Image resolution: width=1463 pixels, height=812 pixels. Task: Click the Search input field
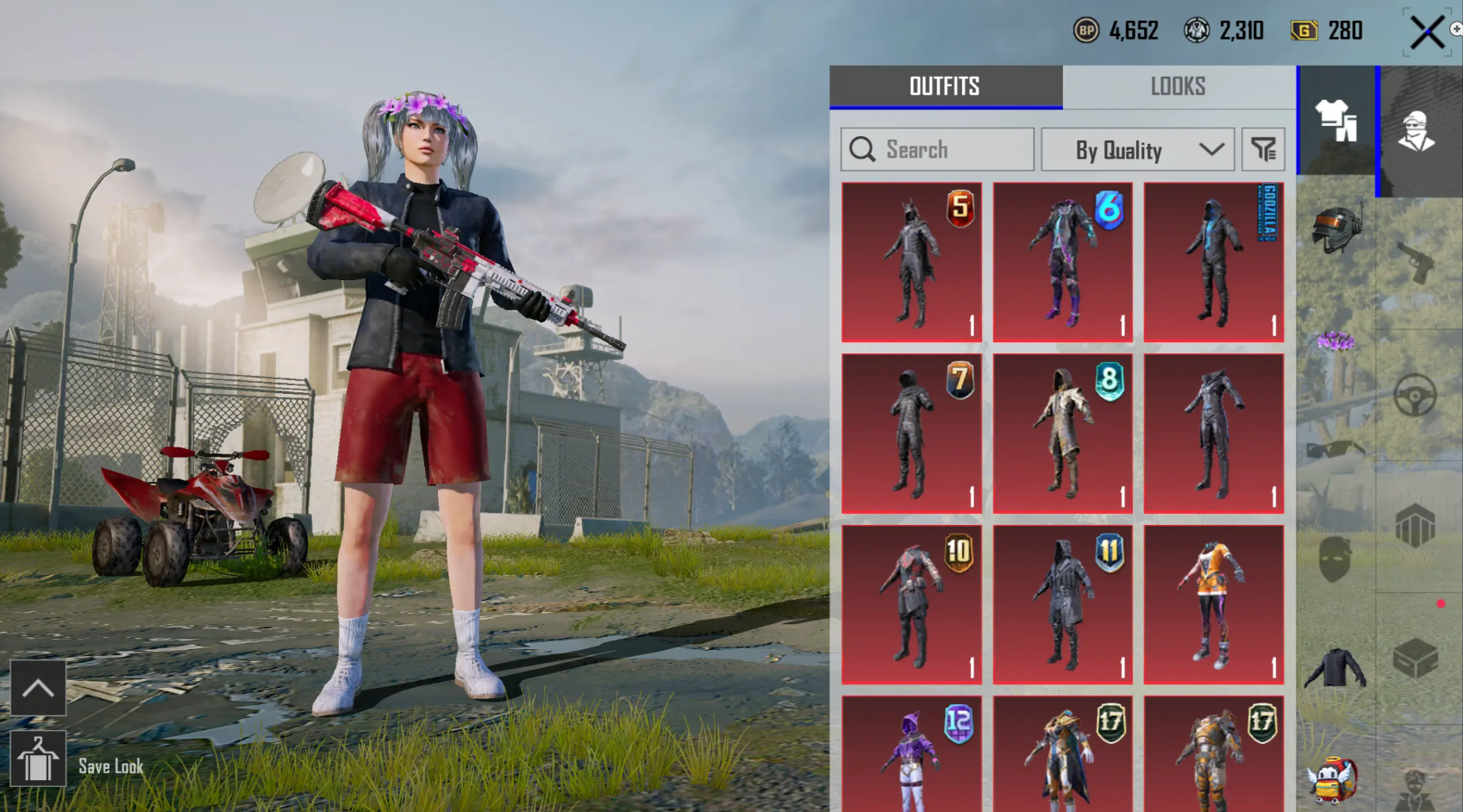tap(935, 149)
